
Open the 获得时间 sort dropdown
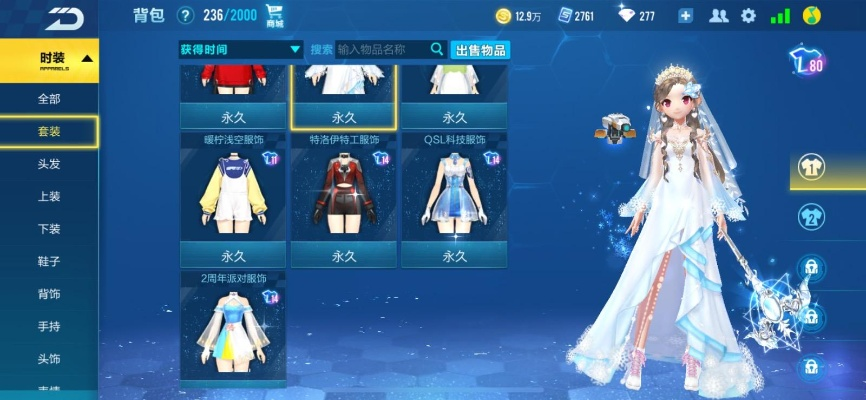(240, 49)
